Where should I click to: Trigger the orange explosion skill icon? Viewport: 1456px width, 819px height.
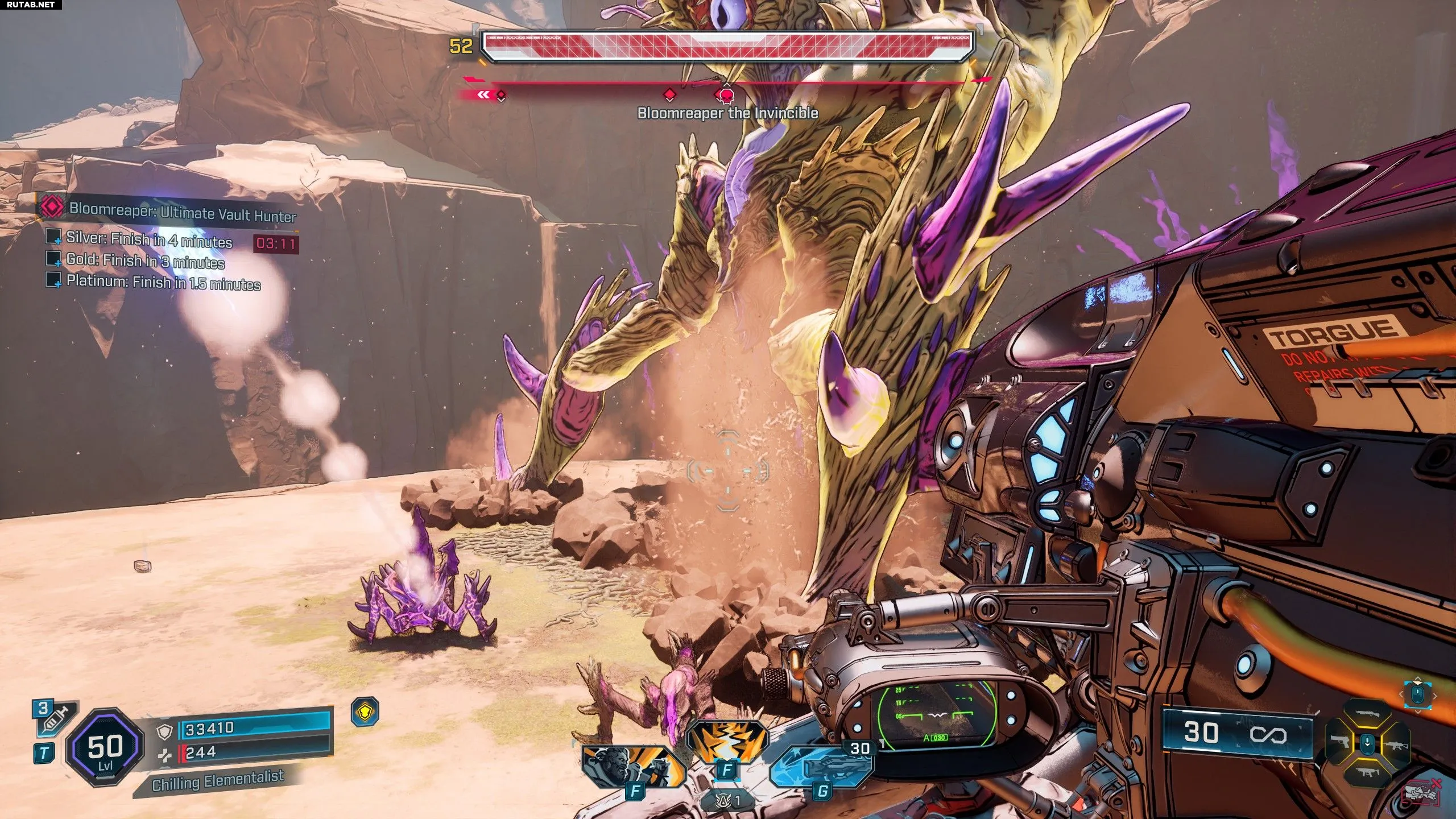[727, 741]
